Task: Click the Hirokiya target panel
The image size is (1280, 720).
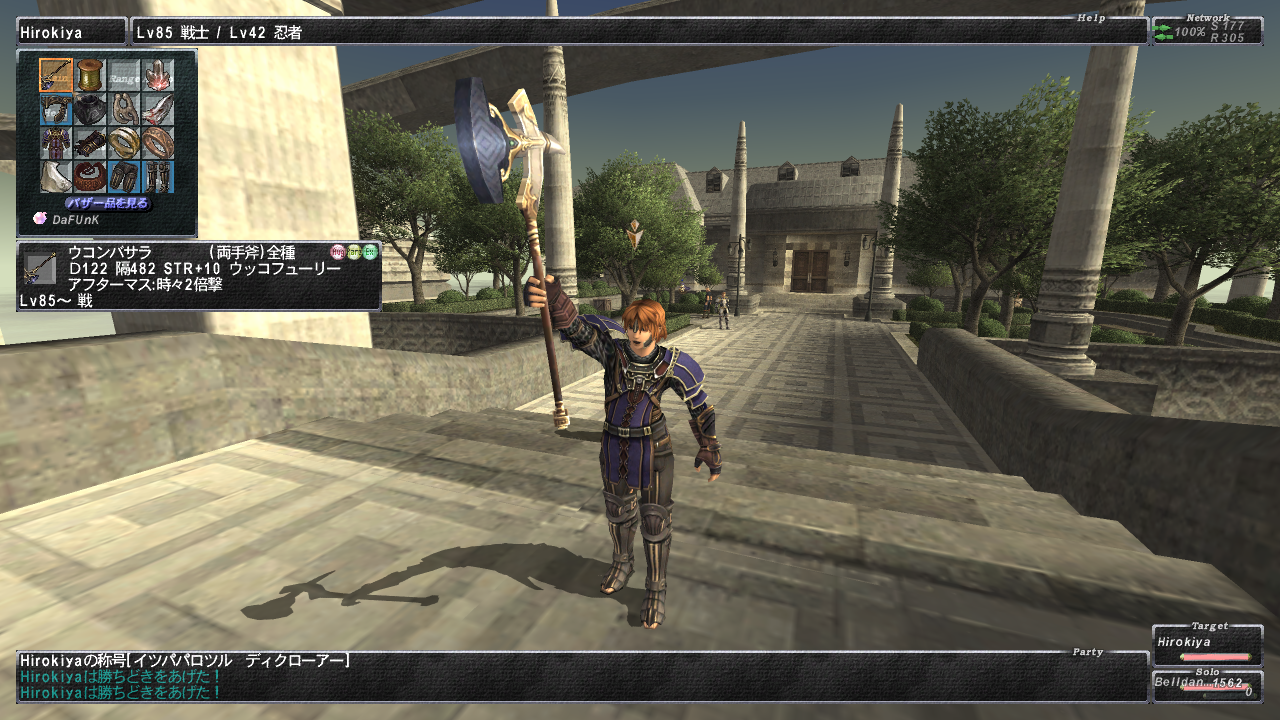Action: pyautogui.click(x=1207, y=645)
